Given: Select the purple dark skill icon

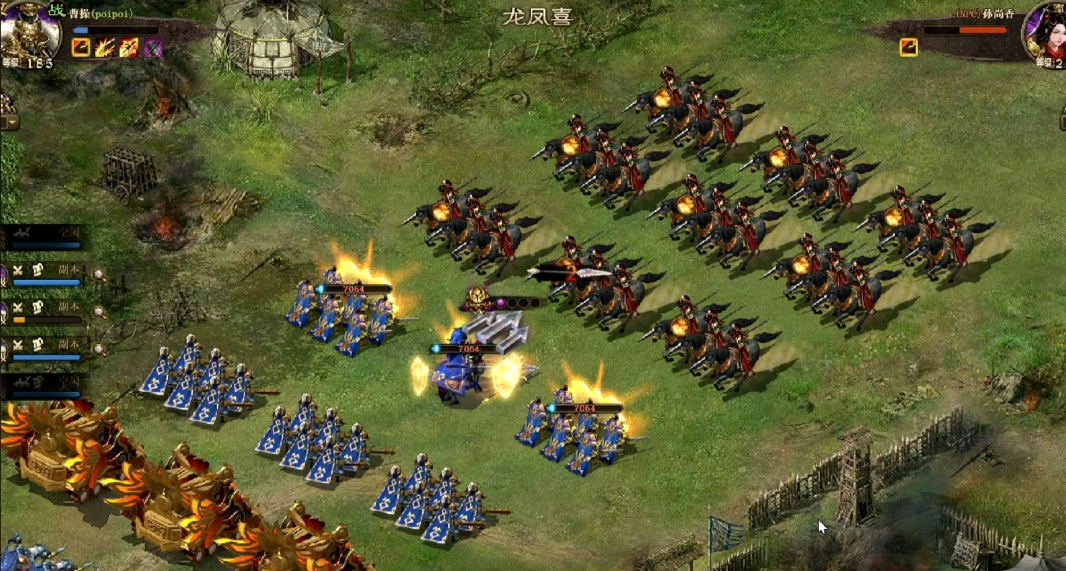Looking at the screenshot, I should [x=152, y=47].
